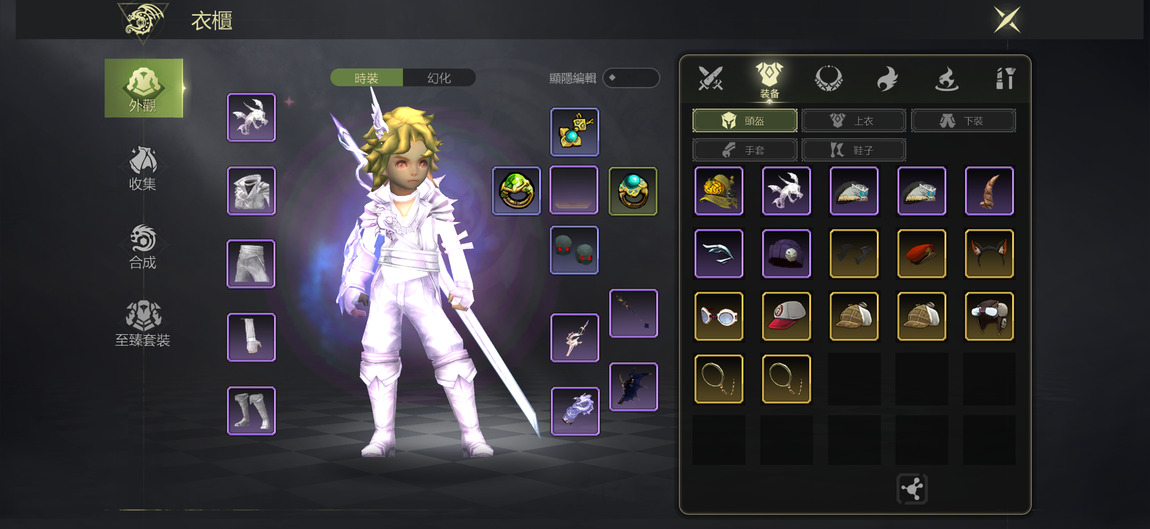Select the 手套 gloves category
The image size is (1150, 529).
[745, 150]
